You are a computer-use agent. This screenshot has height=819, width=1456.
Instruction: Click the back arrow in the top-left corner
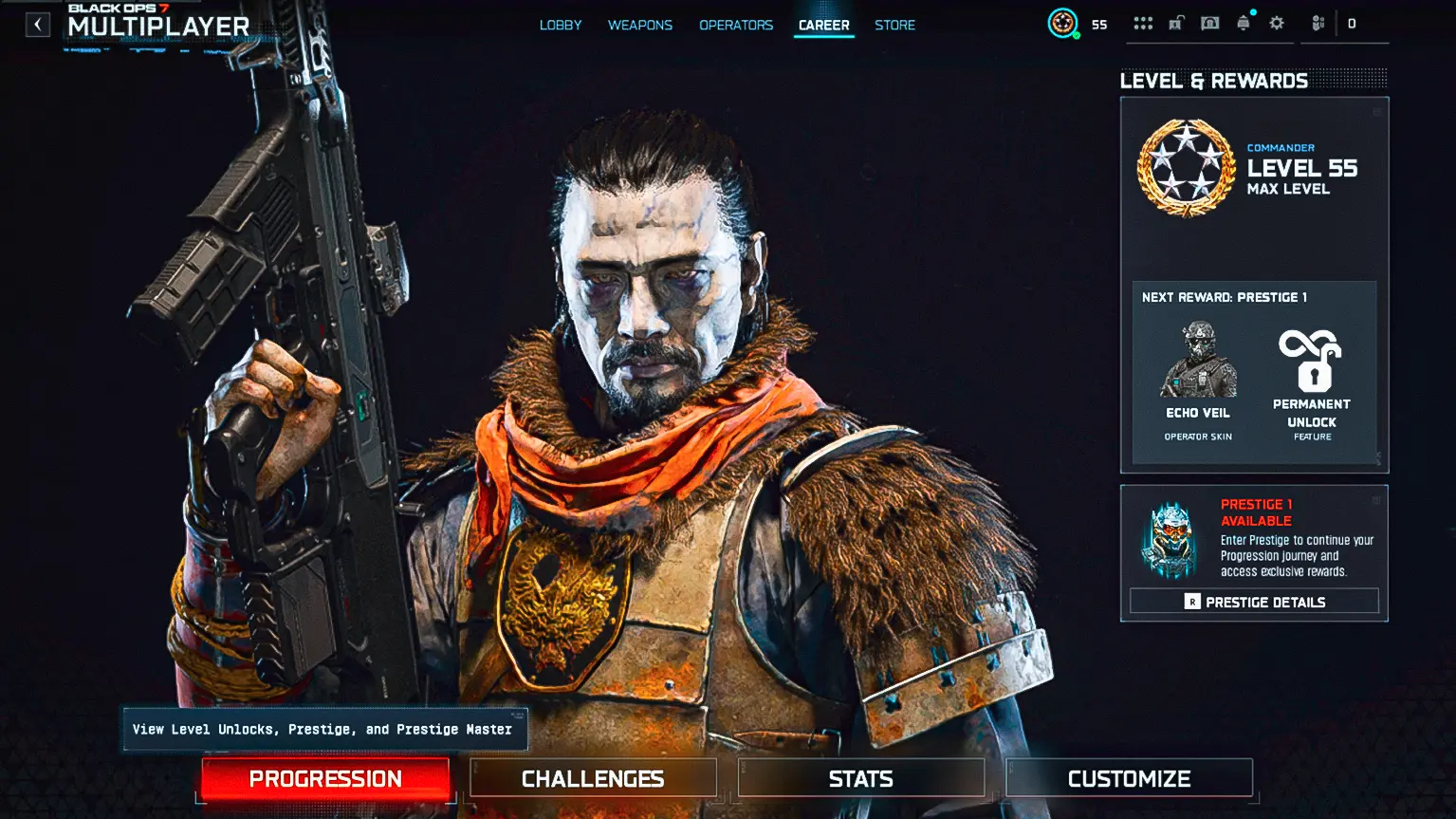[37, 24]
